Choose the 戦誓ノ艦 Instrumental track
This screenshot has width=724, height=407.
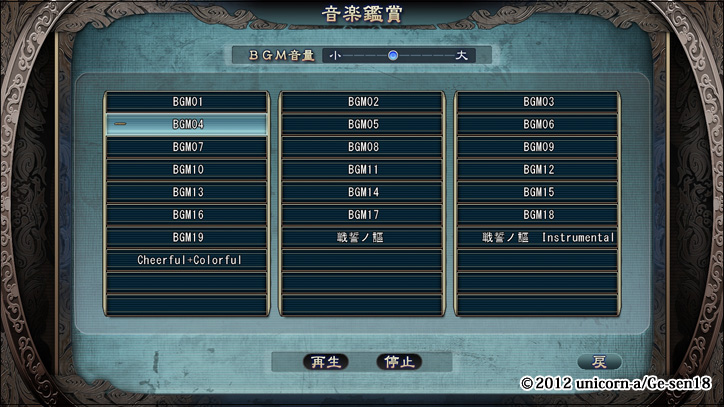click(x=538, y=237)
